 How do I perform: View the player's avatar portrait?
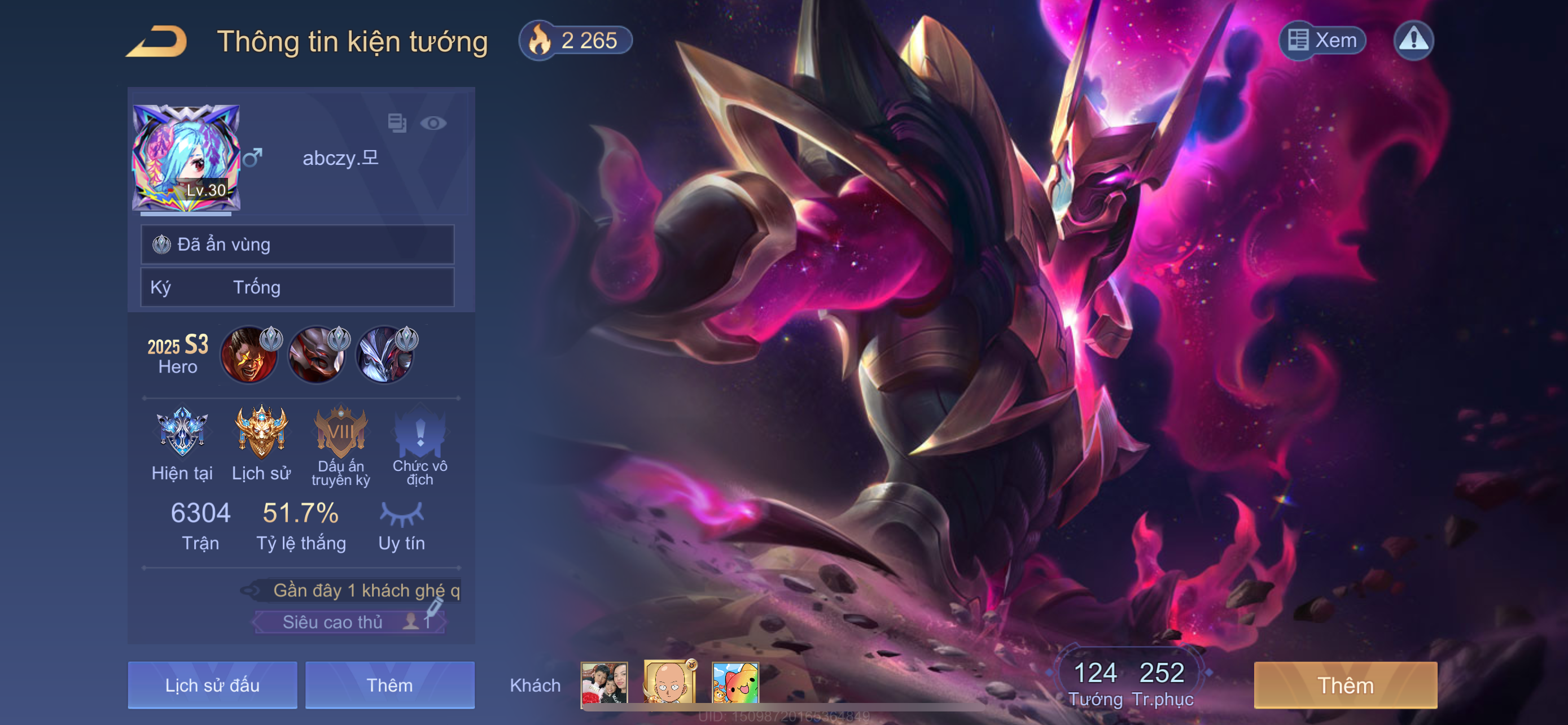(x=186, y=158)
